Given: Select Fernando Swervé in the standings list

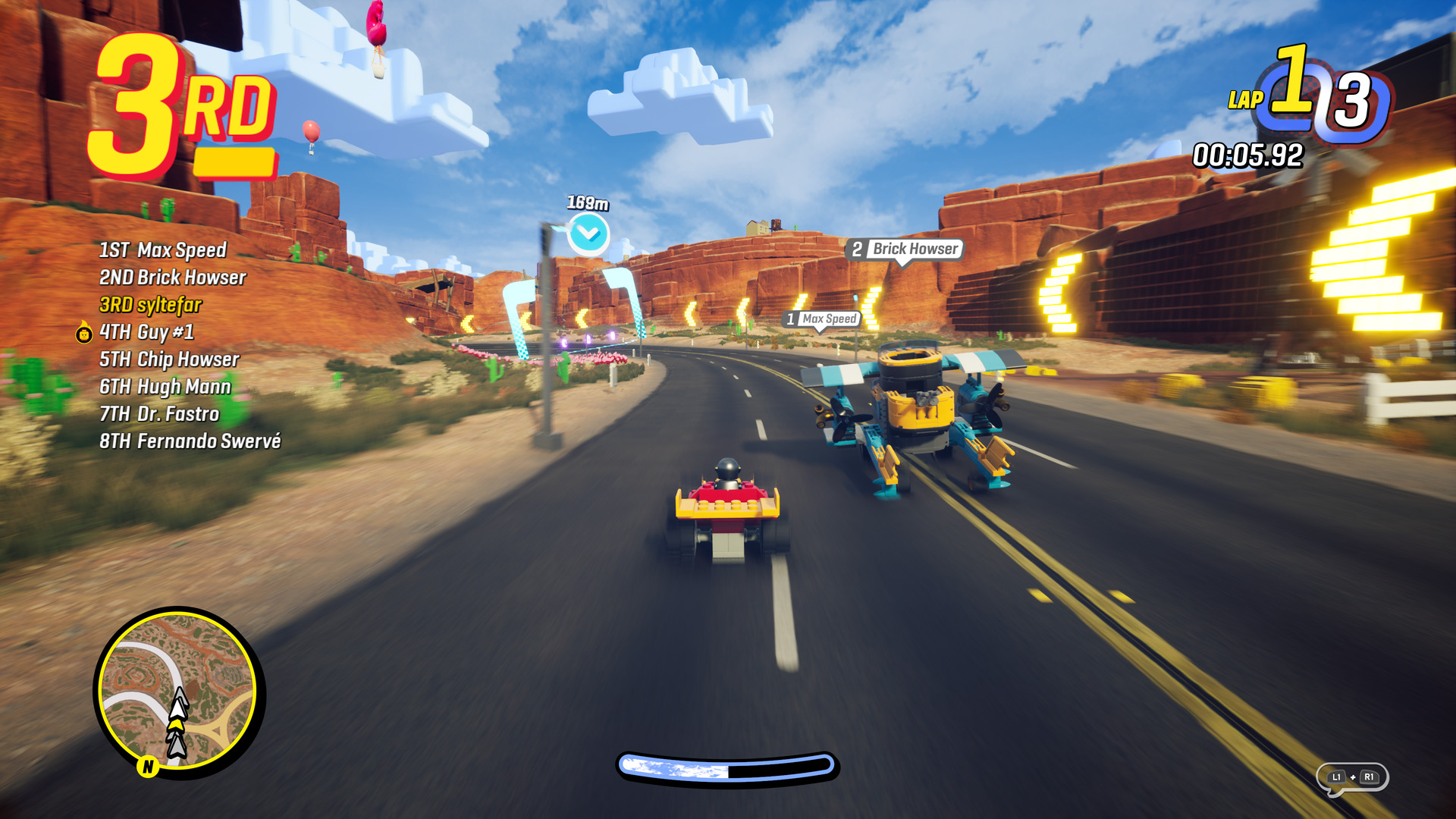Looking at the screenshot, I should tap(190, 441).
